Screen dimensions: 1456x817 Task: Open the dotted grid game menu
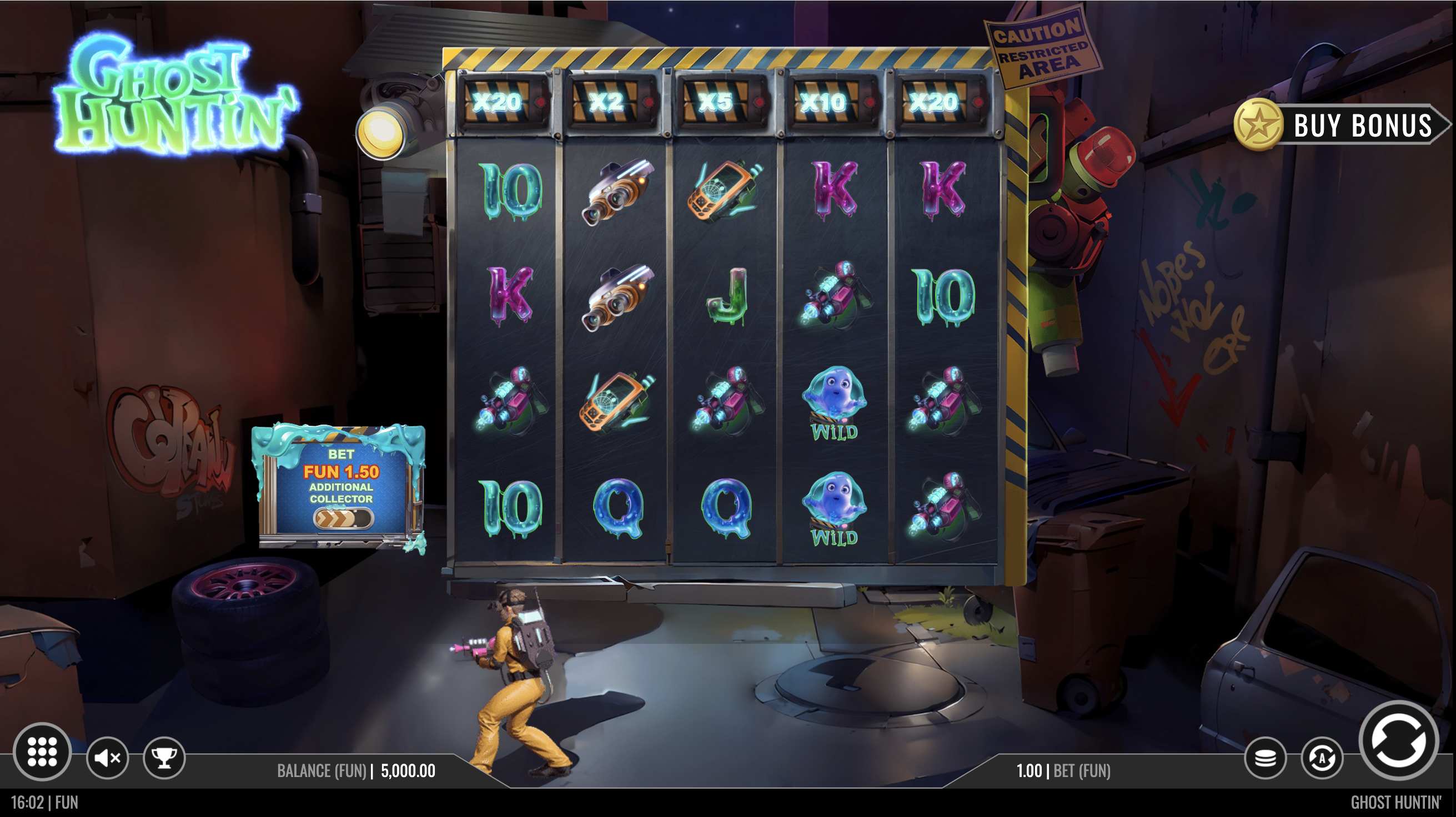point(42,752)
